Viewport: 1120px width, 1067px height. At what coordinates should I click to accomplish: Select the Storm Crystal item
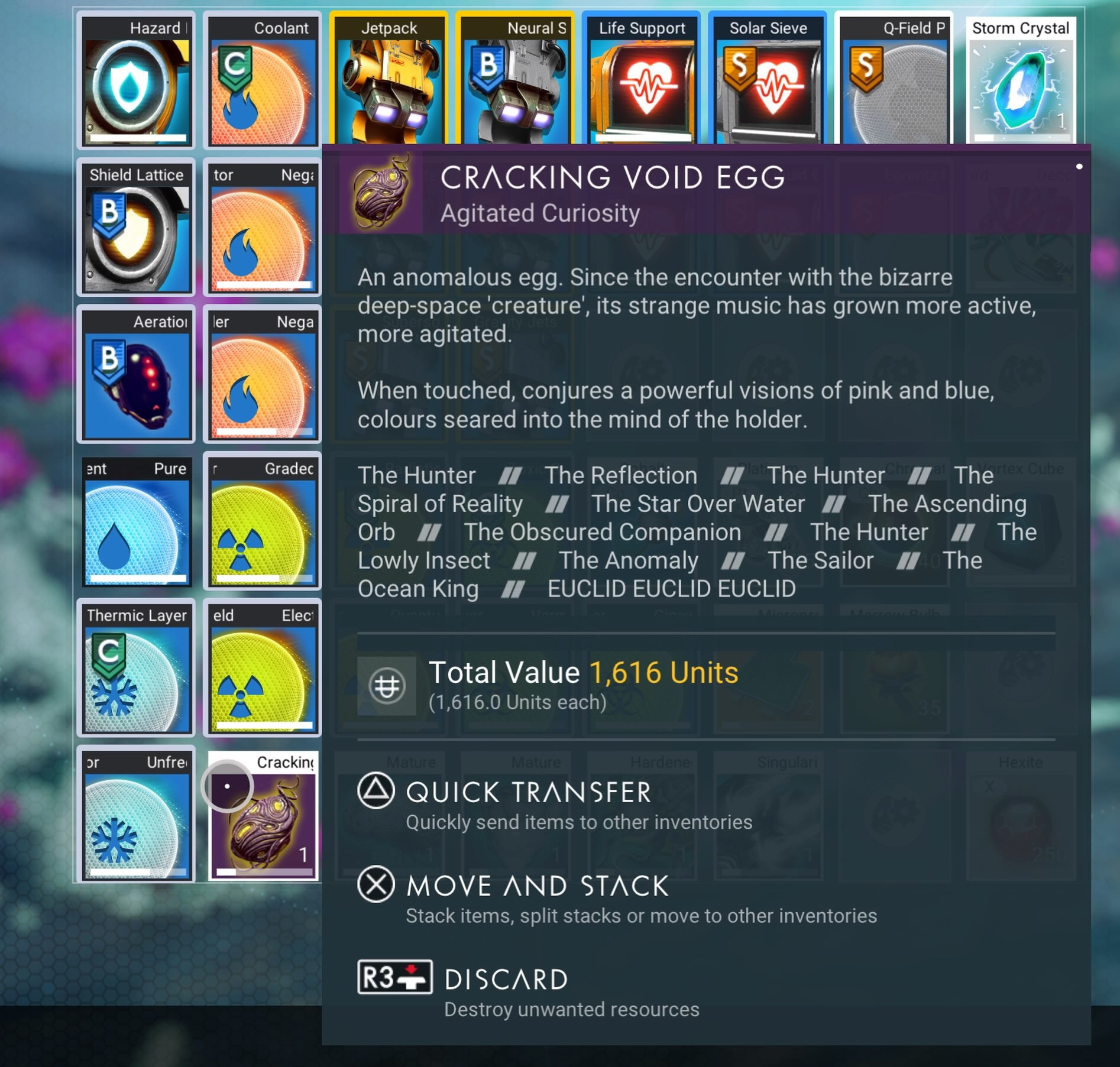(1021, 80)
